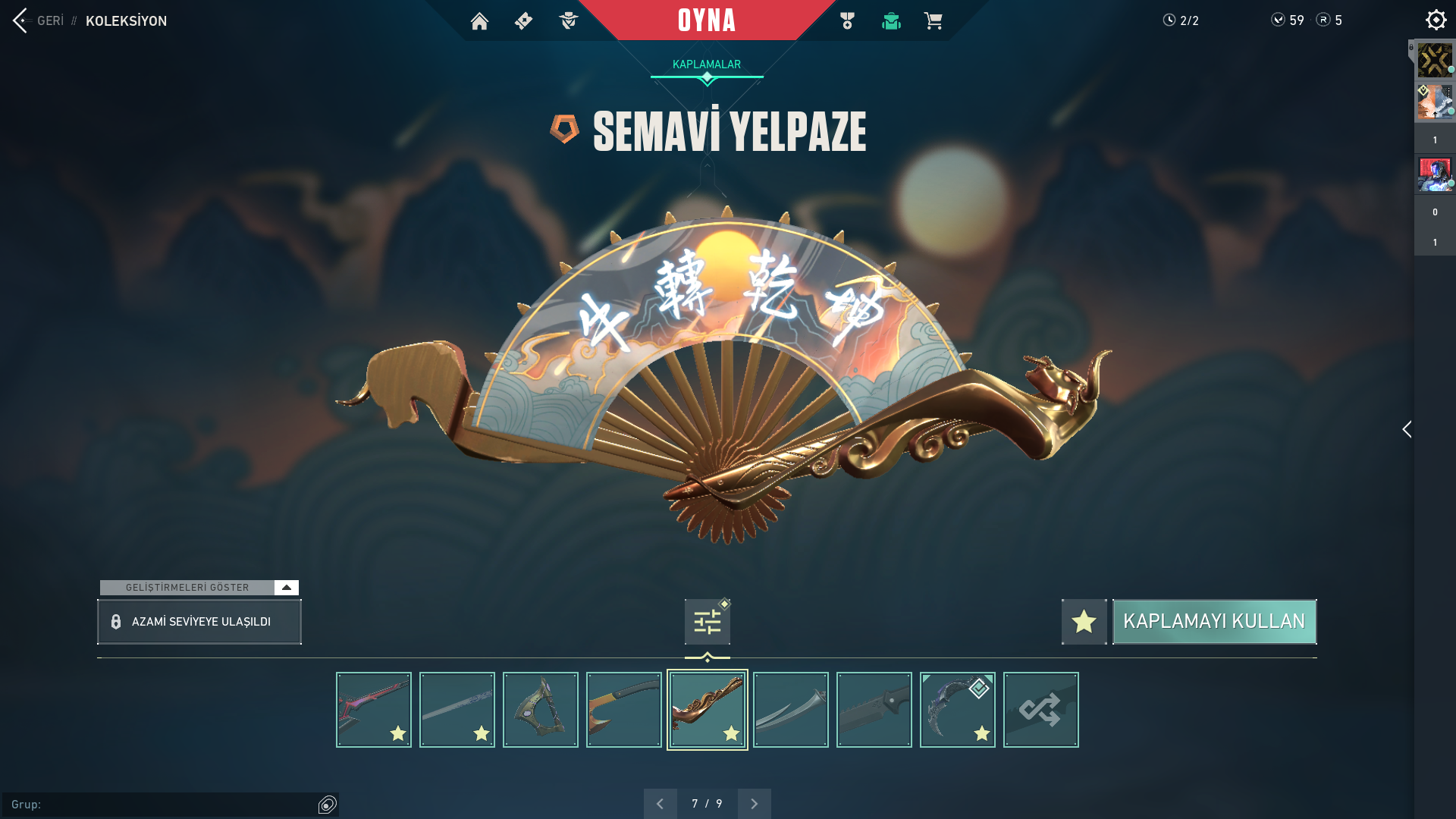Choose the karambit skin thumbnail

click(958, 710)
